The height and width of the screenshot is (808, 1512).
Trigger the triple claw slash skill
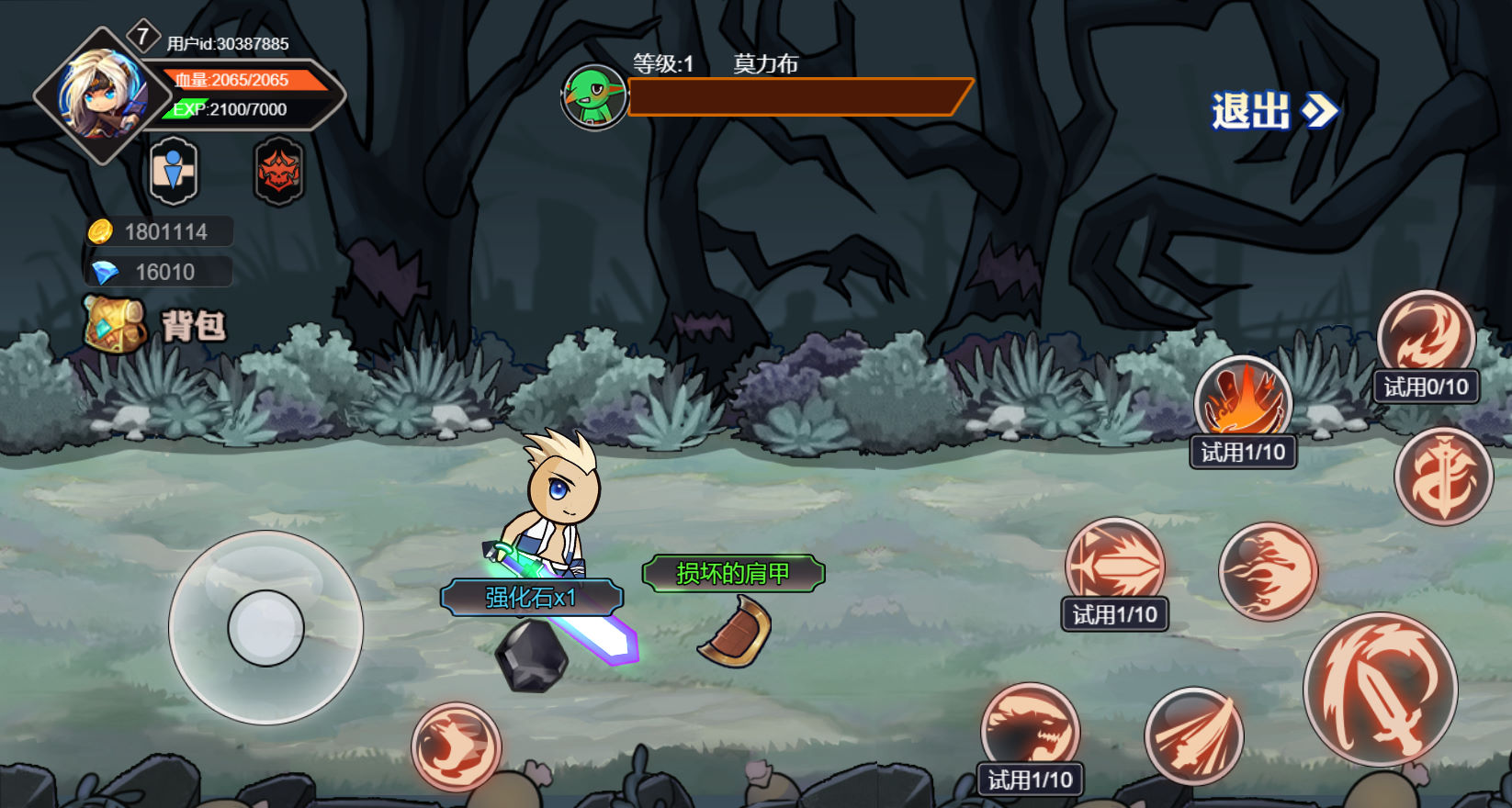click(1193, 735)
